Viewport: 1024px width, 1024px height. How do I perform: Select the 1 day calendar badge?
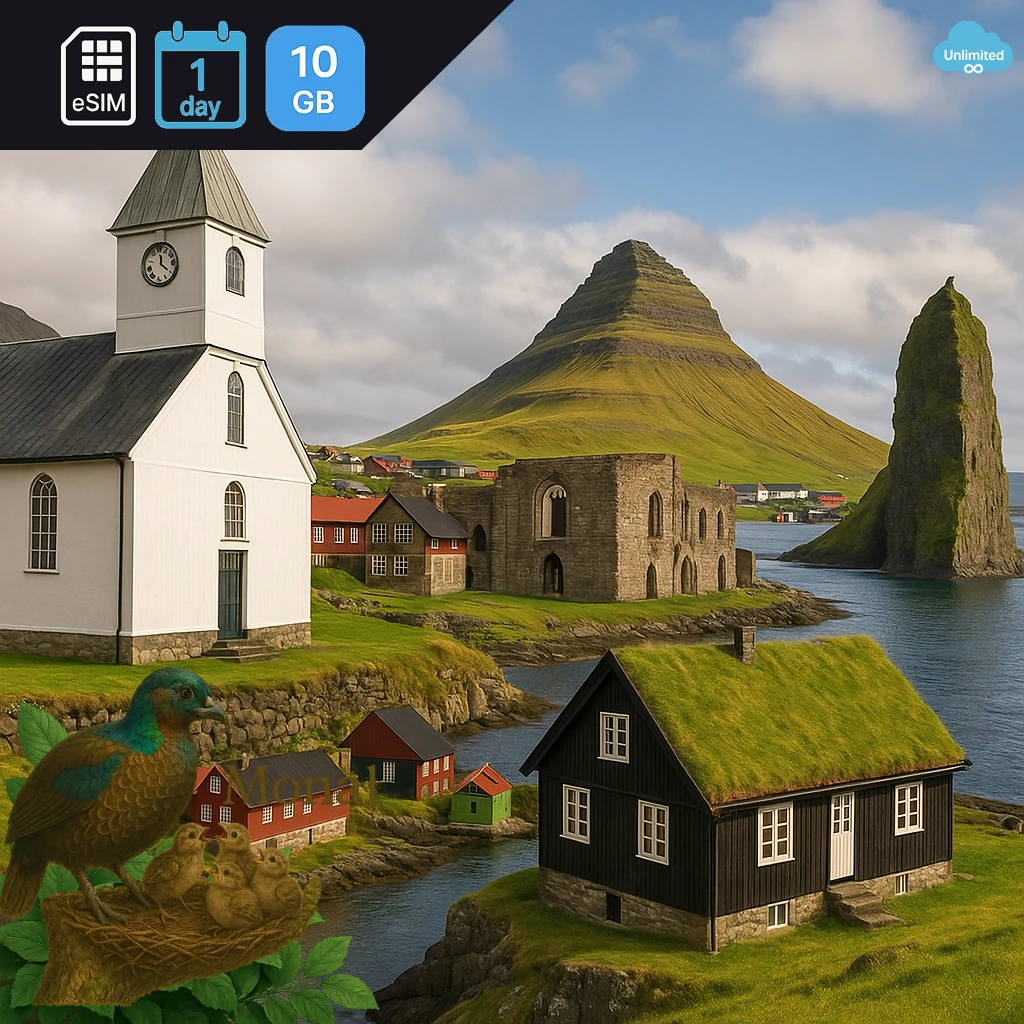click(x=200, y=78)
